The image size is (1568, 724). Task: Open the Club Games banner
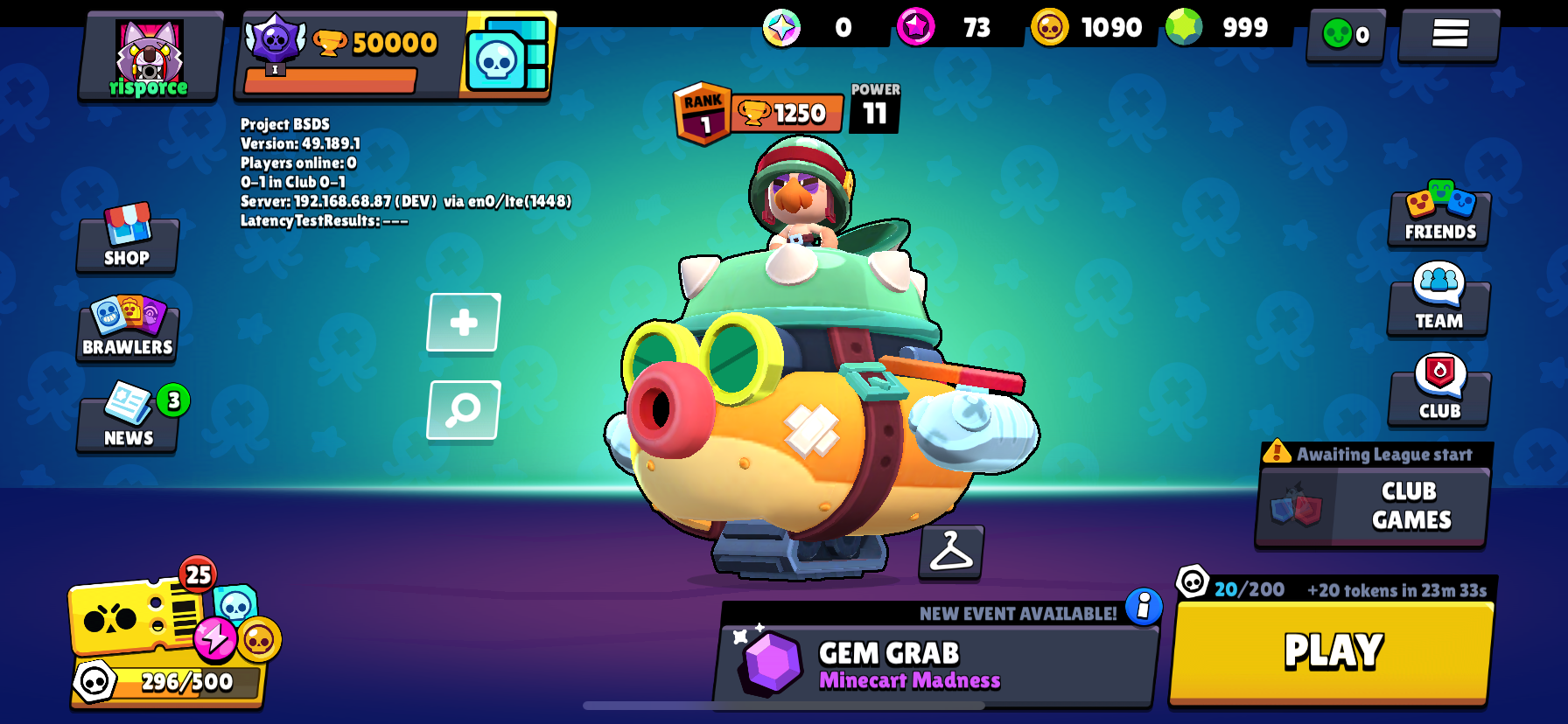tap(1371, 507)
